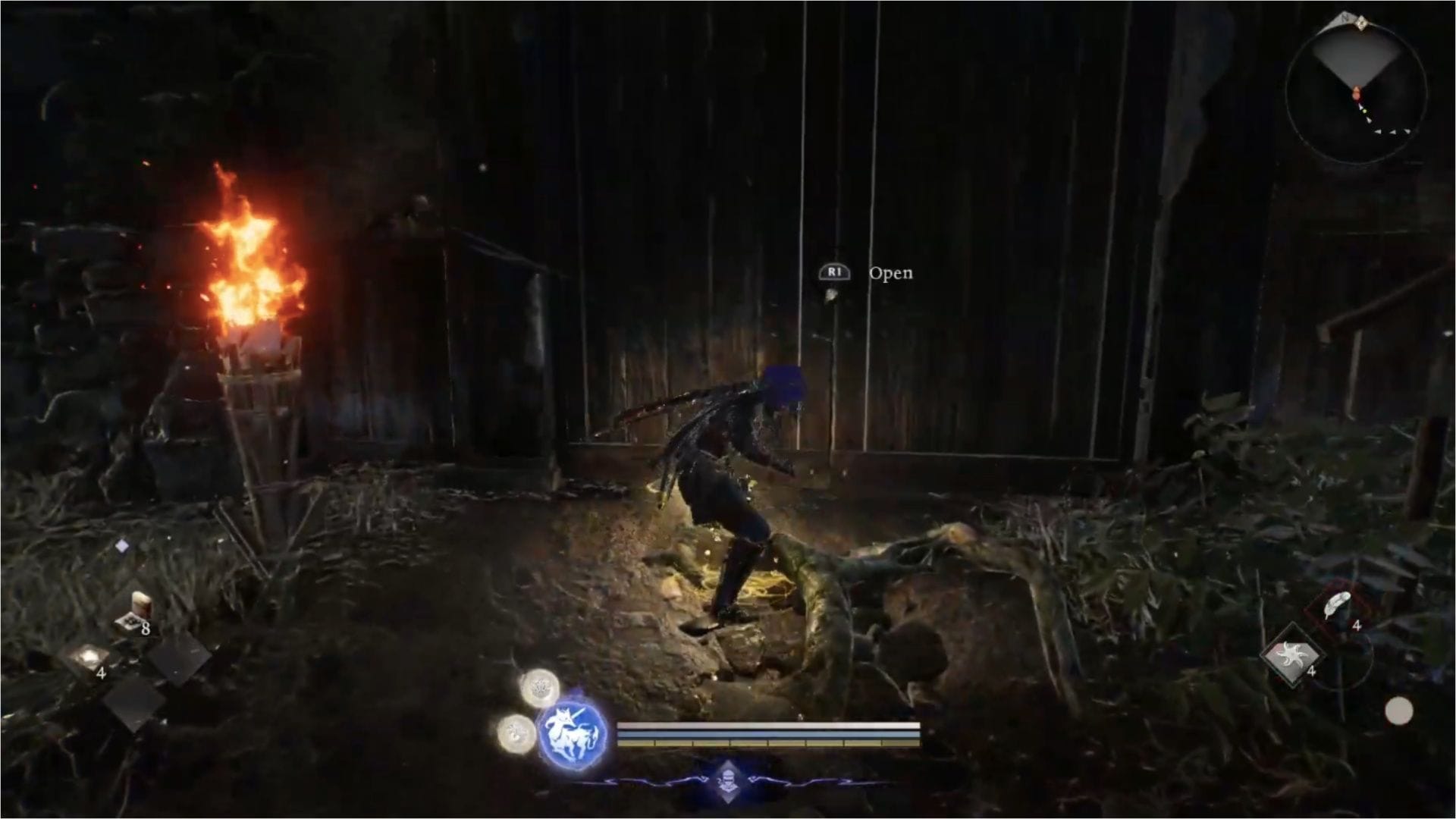Click the marker at the minimap's right edge
Screen dimensions: 1456x819
1406,132
